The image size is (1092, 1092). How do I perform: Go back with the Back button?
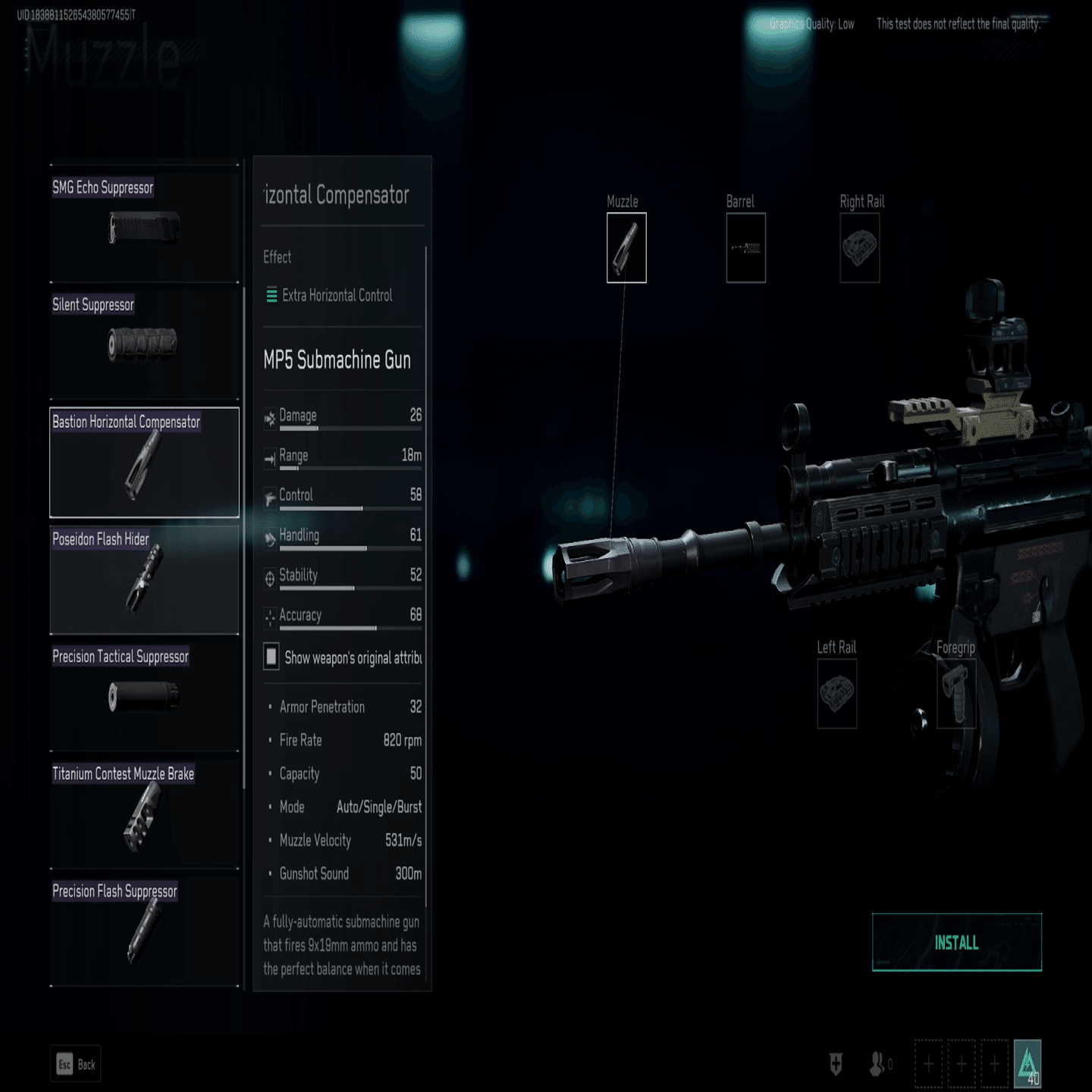tap(77, 1065)
